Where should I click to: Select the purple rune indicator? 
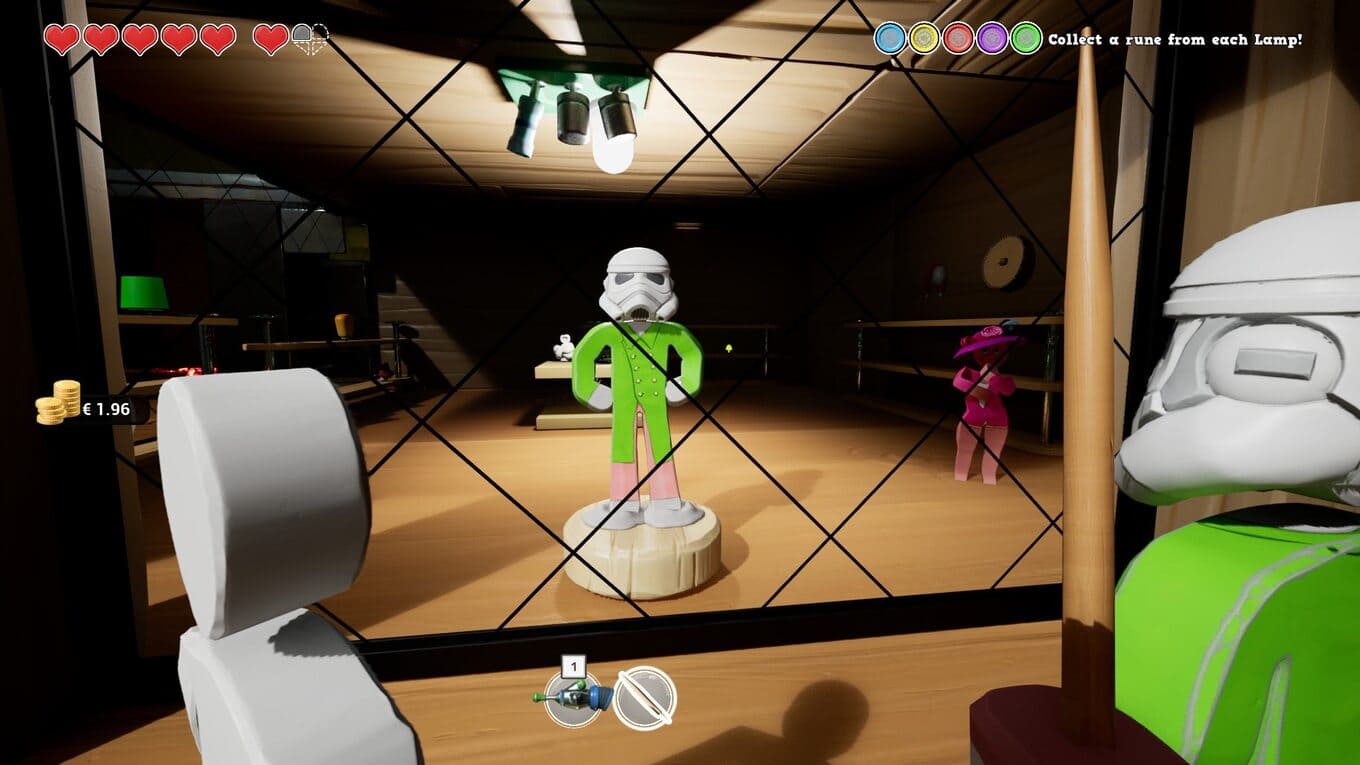point(992,39)
